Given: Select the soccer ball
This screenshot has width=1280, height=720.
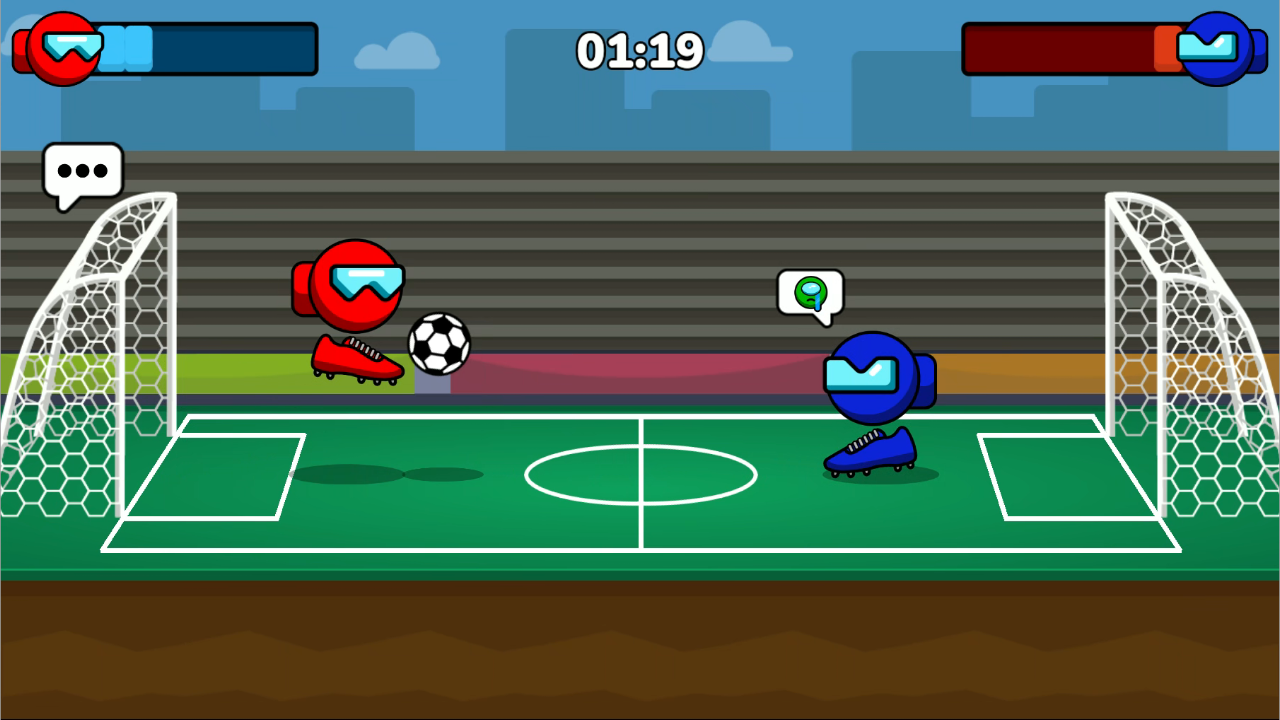Looking at the screenshot, I should (438, 345).
